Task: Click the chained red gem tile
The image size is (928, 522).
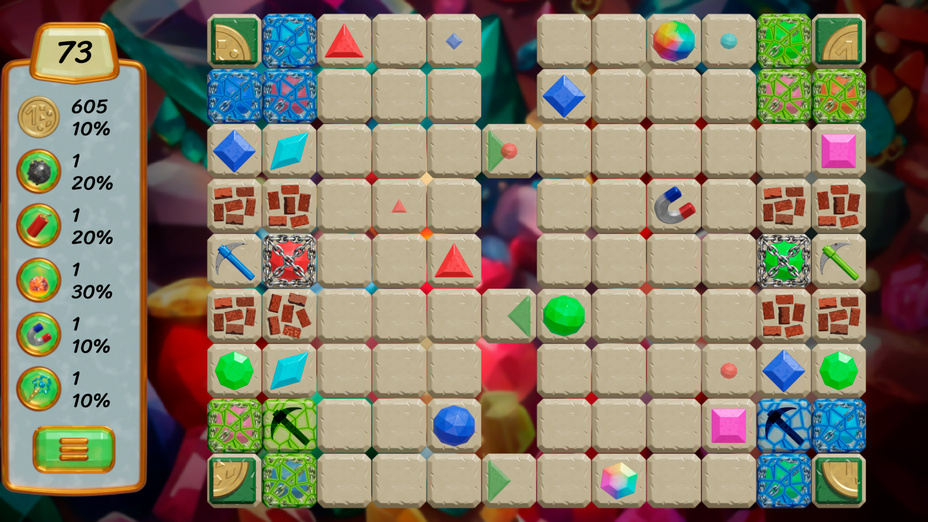Action: point(289,261)
